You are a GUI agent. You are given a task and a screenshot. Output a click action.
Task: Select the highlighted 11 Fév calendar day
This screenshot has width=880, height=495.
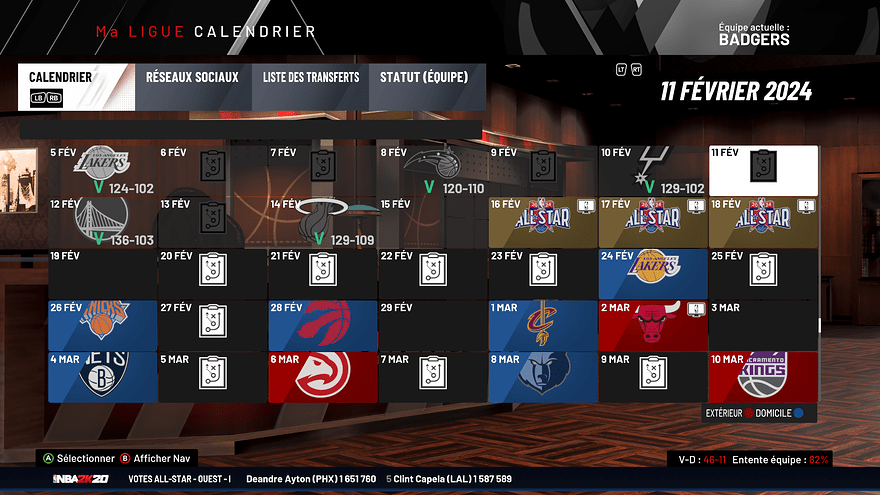pyautogui.click(x=763, y=170)
